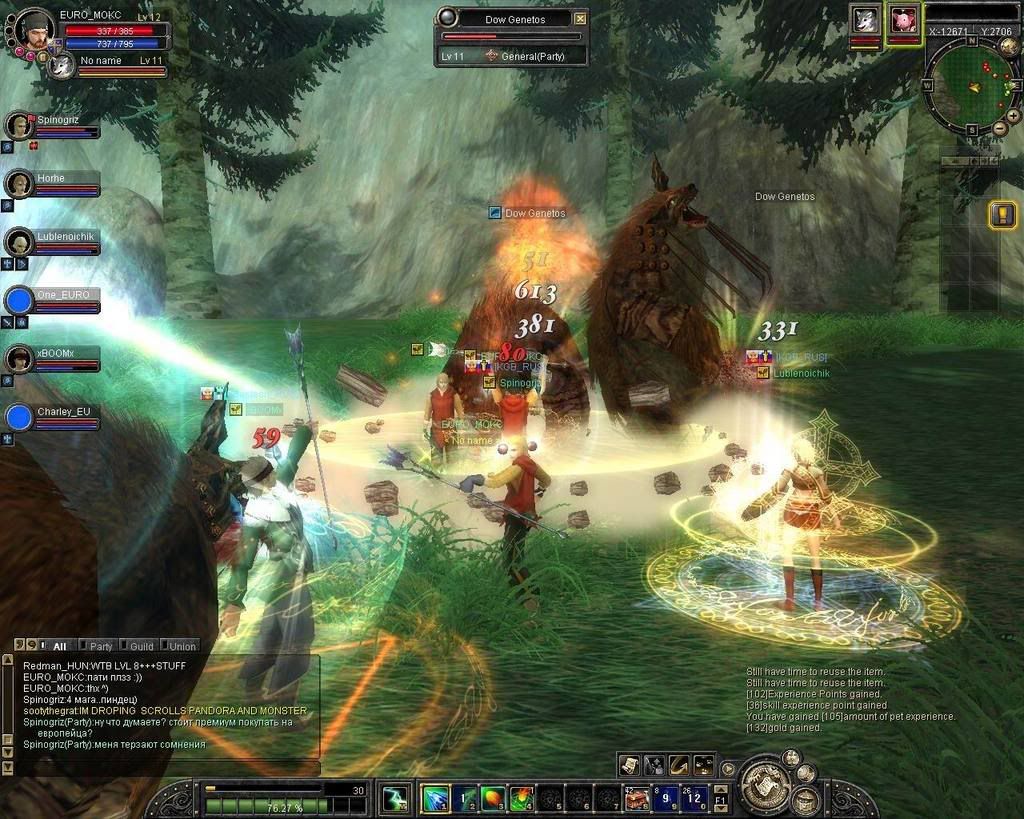Switch chat to the Party tab
The image size is (1024, 819).
pos(98,646)
